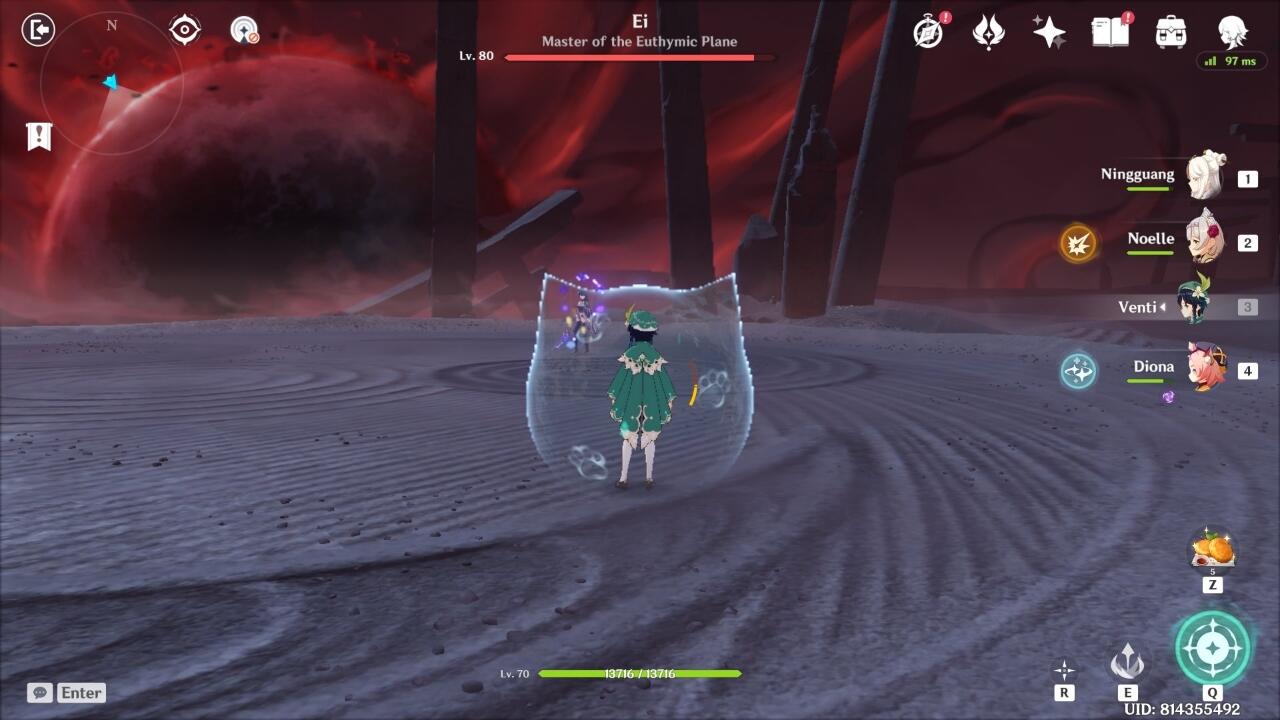This screenshot has width=1280, height=720.
Task: Open the Wish star icon
Action: click(x=1049, y=32)
